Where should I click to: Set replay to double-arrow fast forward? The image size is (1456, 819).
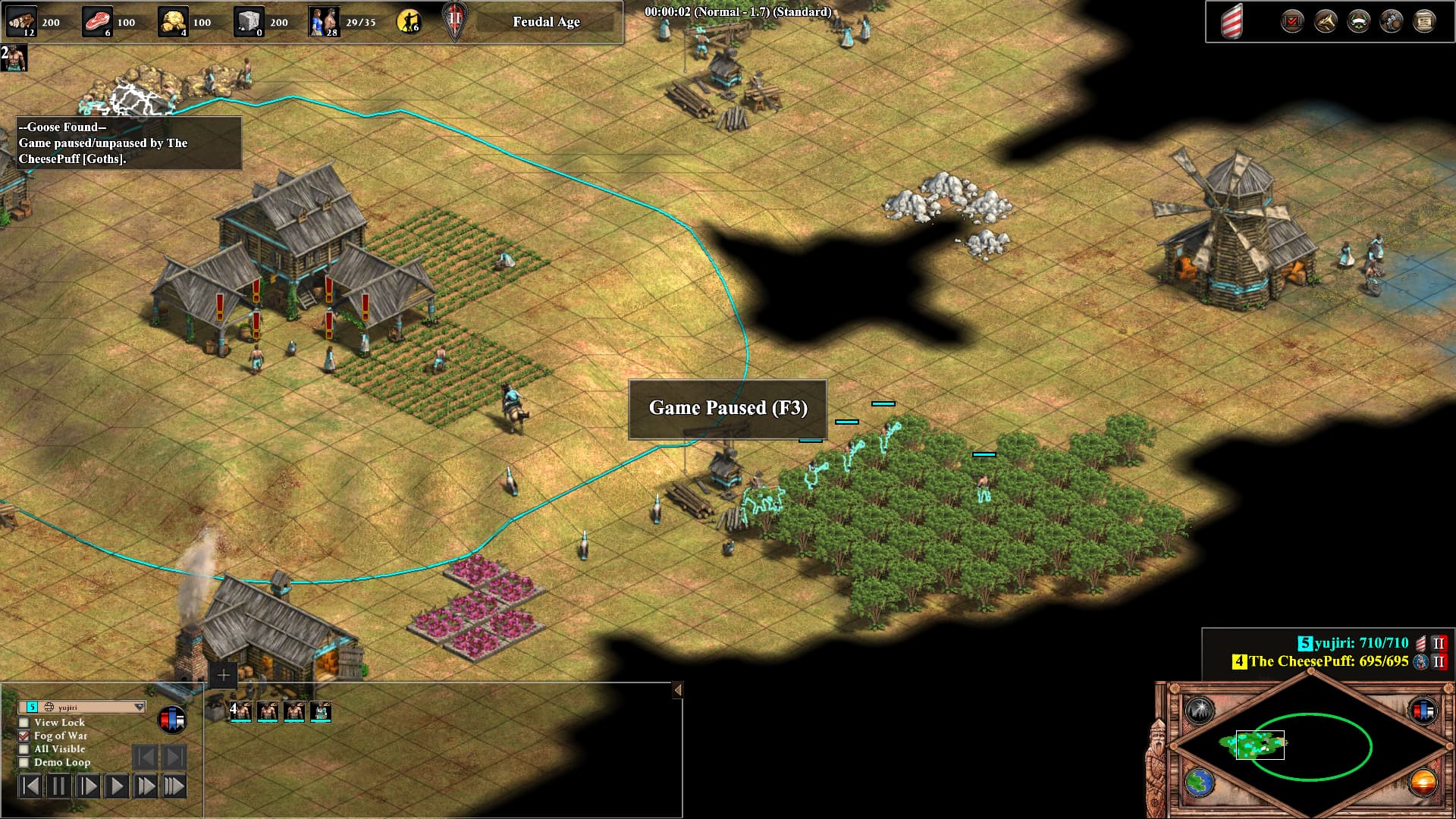coord(145,786)
